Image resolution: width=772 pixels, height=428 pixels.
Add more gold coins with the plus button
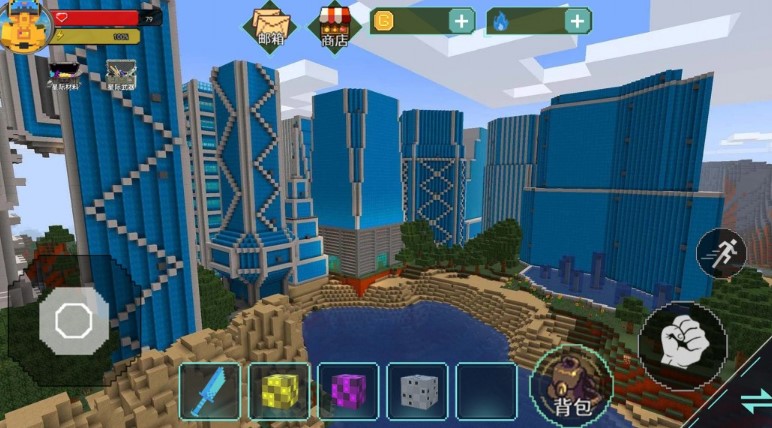[461, 21]
